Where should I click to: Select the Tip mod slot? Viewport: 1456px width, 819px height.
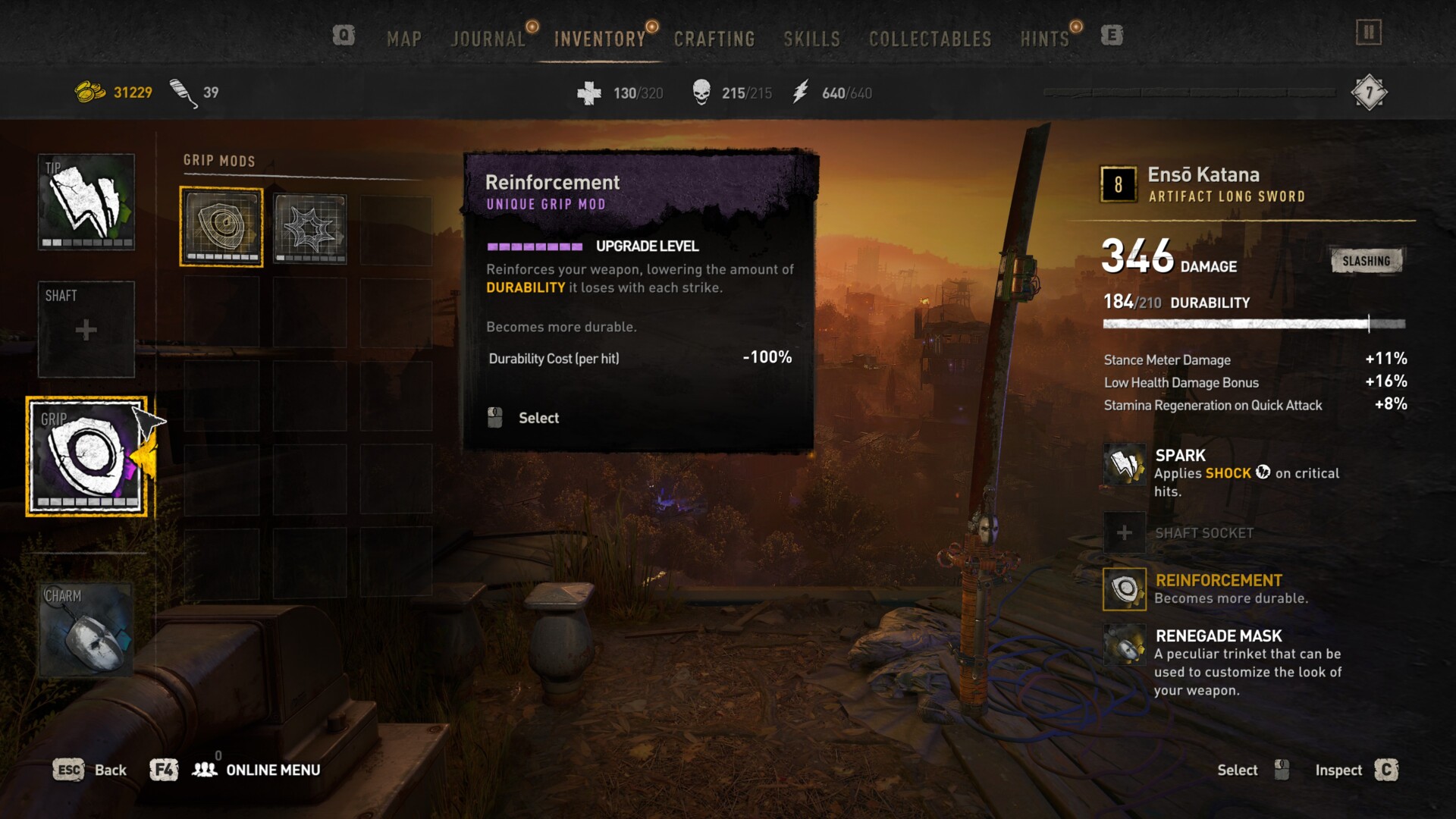(x=86, y=202)
